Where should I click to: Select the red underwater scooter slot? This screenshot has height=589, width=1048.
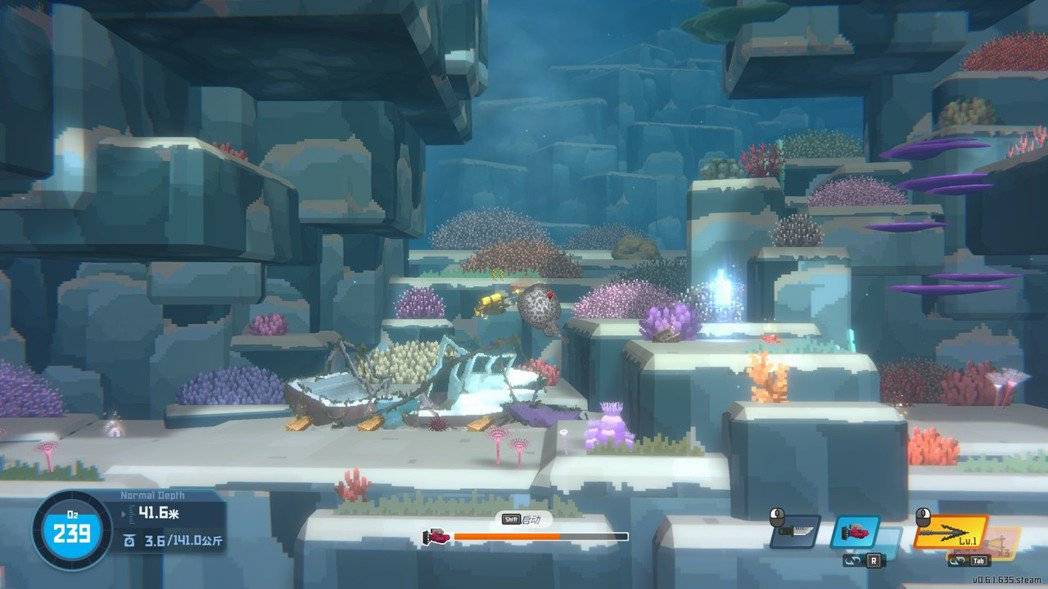(x=855, y=532)
